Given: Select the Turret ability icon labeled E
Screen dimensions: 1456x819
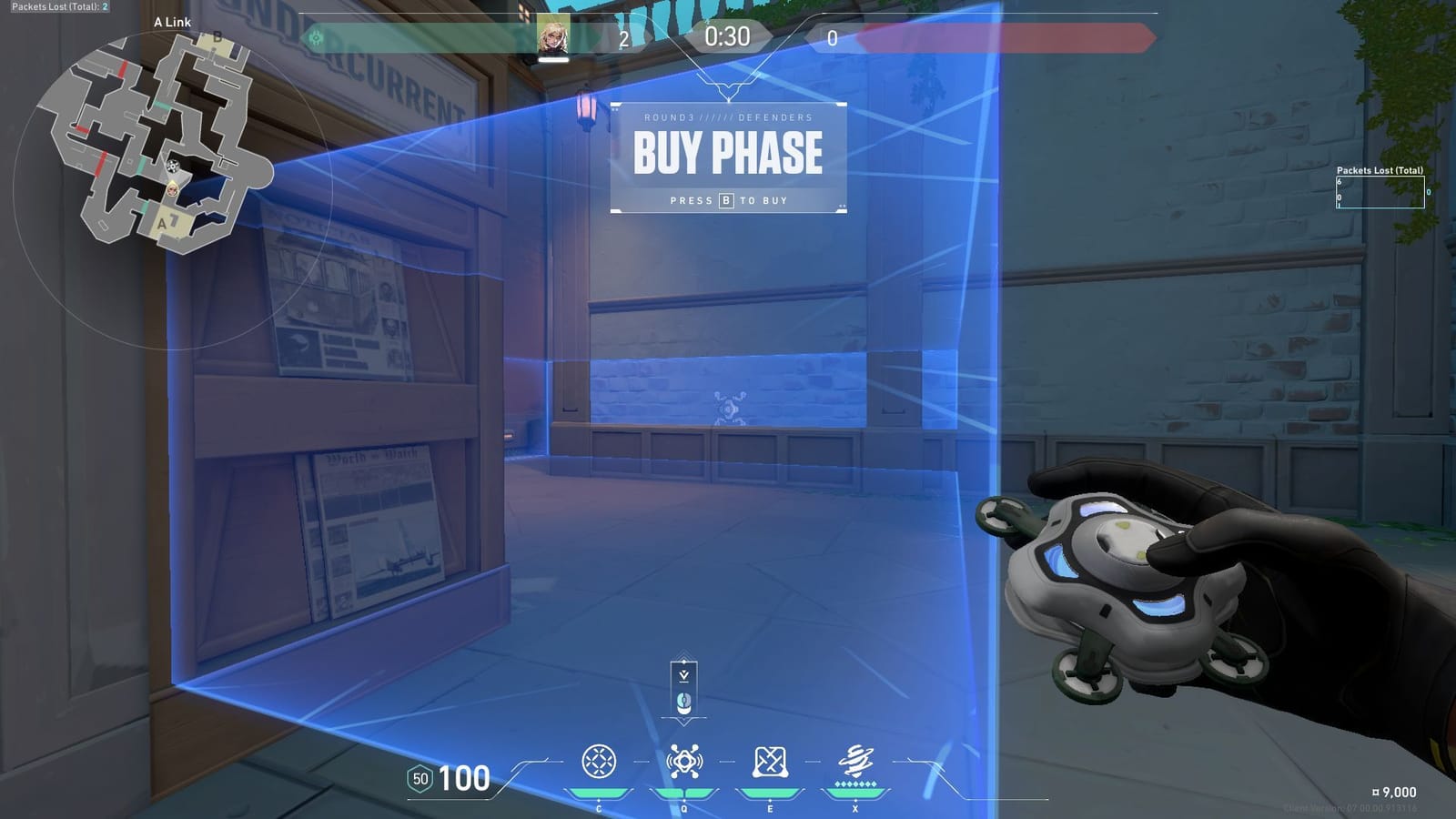Looking at the screenshot, I should click(769, 761).
